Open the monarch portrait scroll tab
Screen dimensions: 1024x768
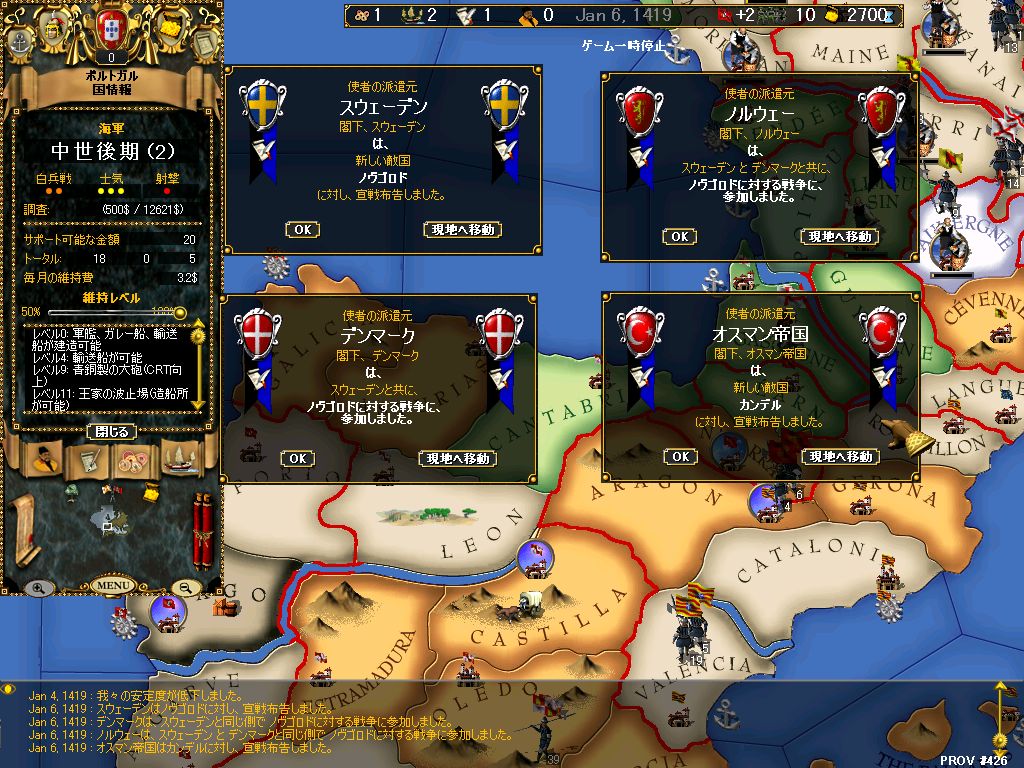41,460
